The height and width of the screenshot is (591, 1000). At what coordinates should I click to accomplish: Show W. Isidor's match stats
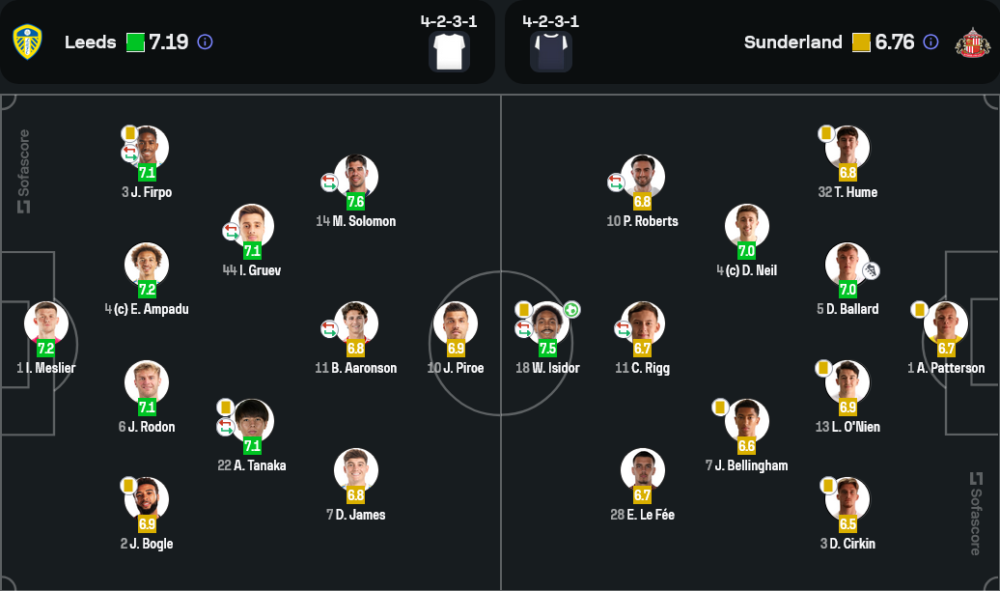click(547, 324)
